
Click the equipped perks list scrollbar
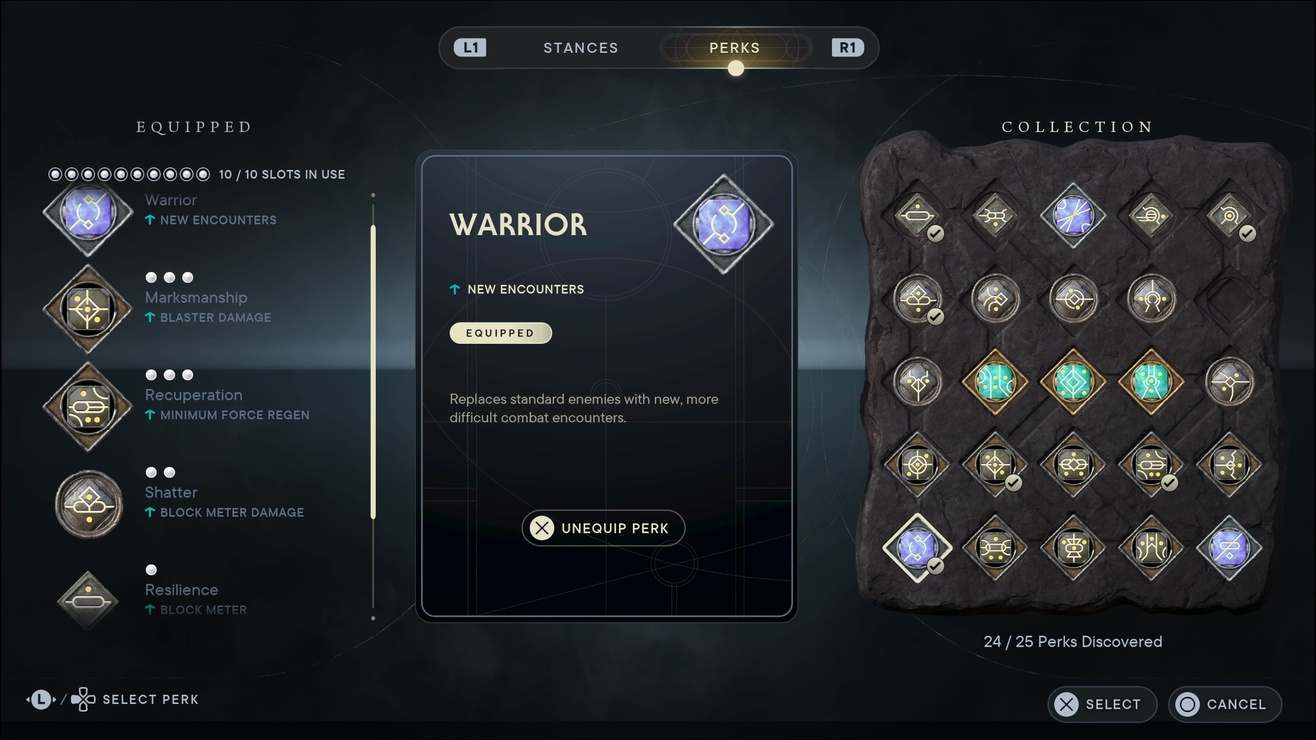[x=373, y=372]
